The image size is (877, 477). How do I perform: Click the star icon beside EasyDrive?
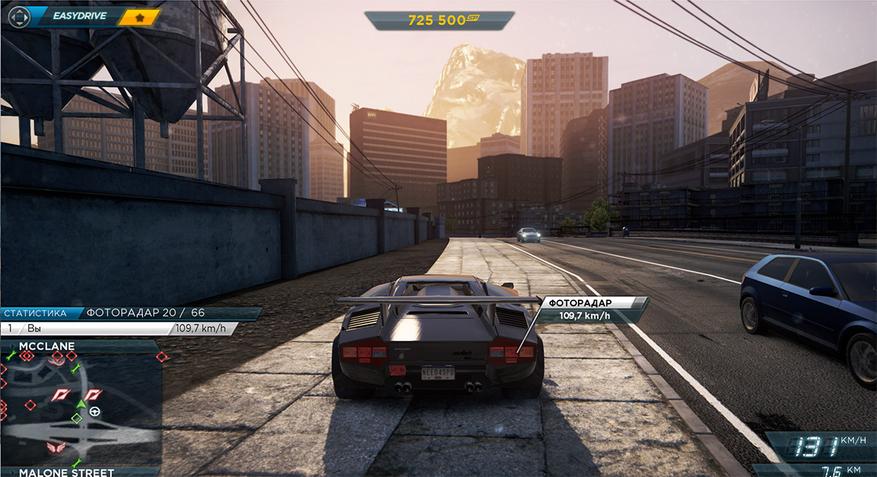pos(140,17)
